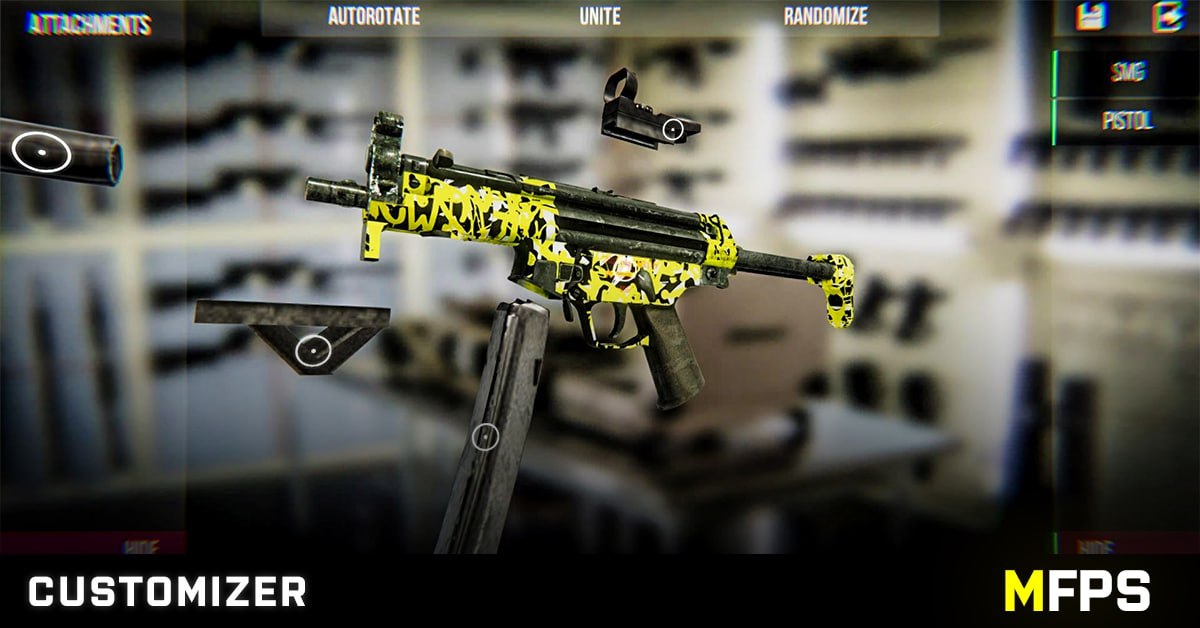Click the Unite button
Image resolution: width=1200 pixels, height=628 pixels.
(x=600, y=17)
